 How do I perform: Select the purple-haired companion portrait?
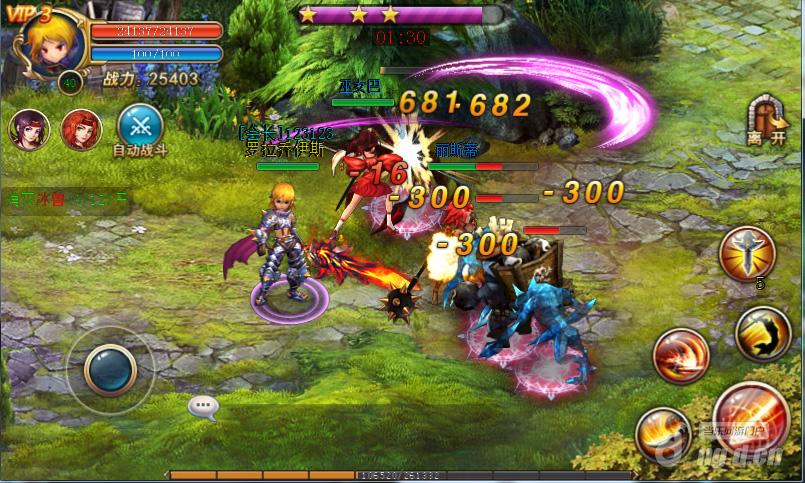pos(30,129)
